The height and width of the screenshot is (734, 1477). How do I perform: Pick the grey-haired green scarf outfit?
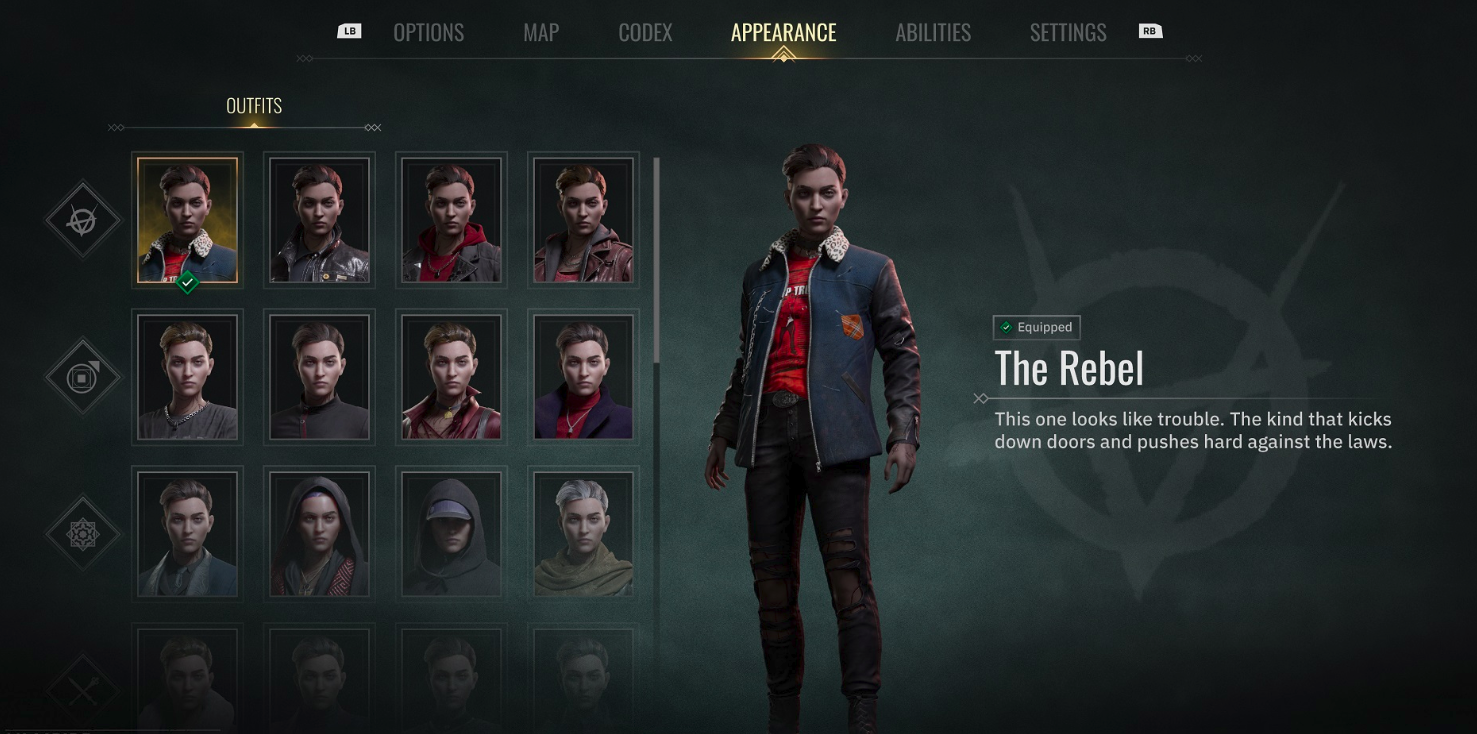click(583, 534)
